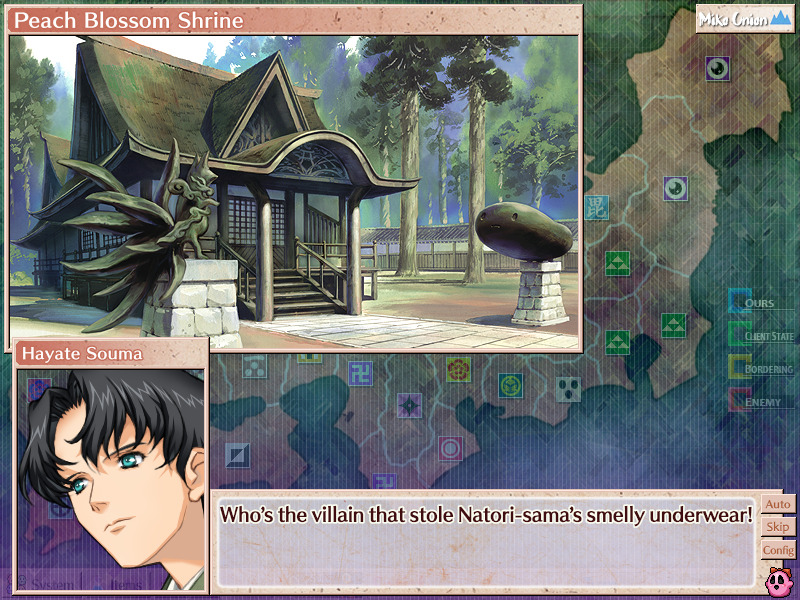Screen dimensions: 800x600
Task: Skip the current dialogue
Action: pyautogui.click(x=778, y=527)
